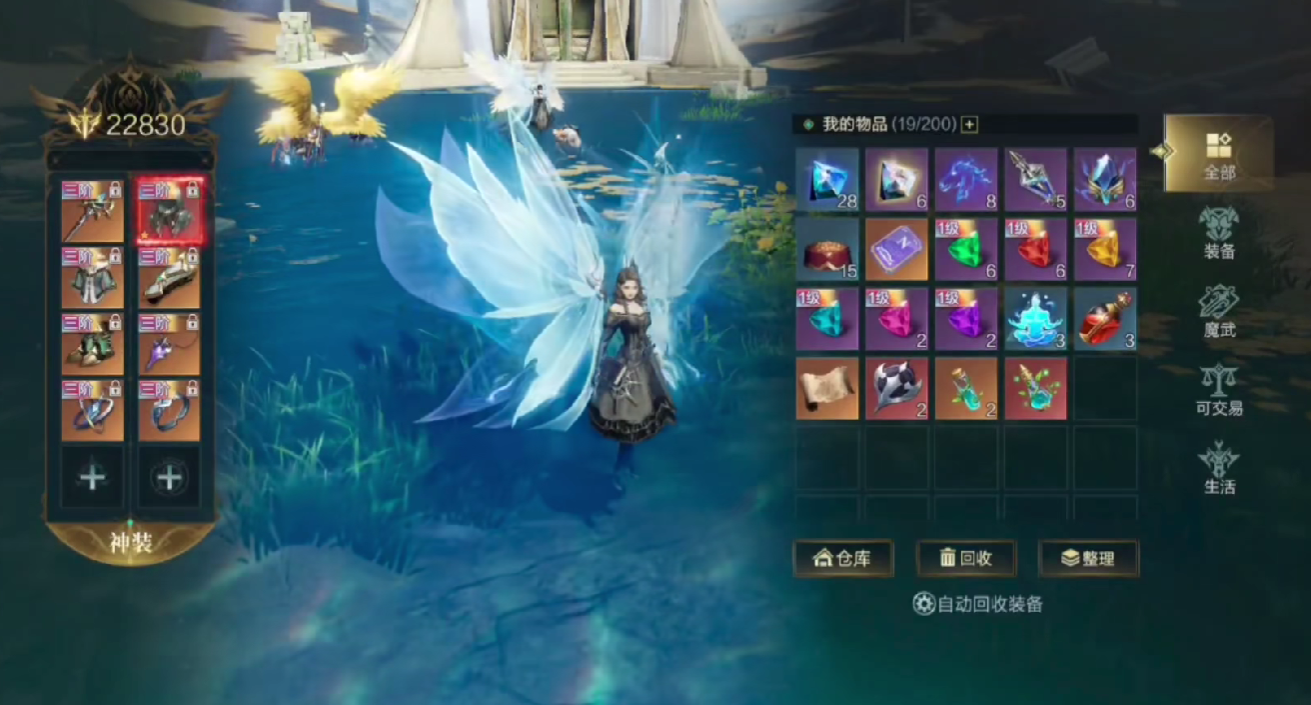Select the red-highlighted dark helmet slot
The height and width of the screenshot is (705, 1311).
[x=169, y=211]
